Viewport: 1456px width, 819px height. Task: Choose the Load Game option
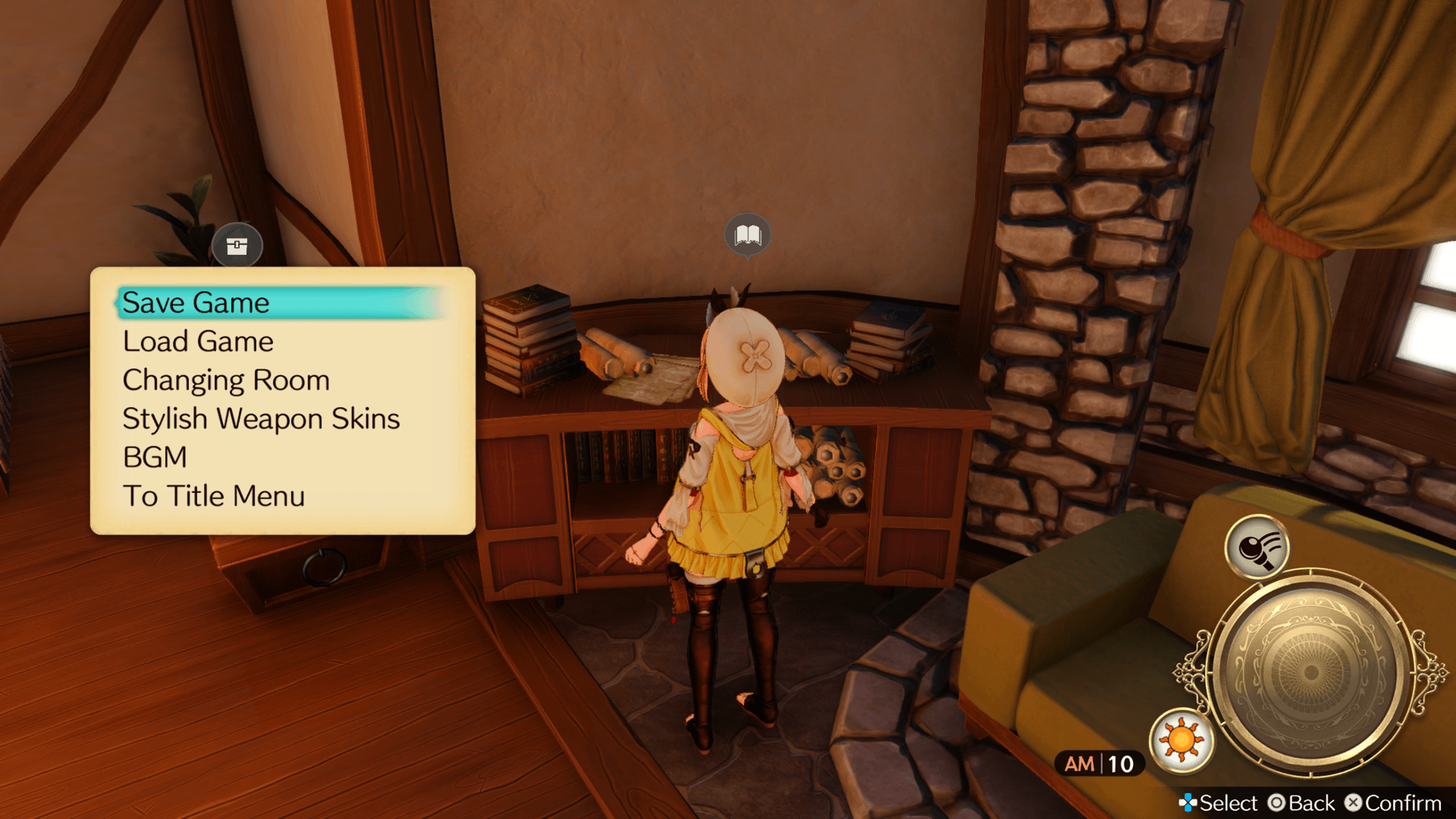click(198, 341)
